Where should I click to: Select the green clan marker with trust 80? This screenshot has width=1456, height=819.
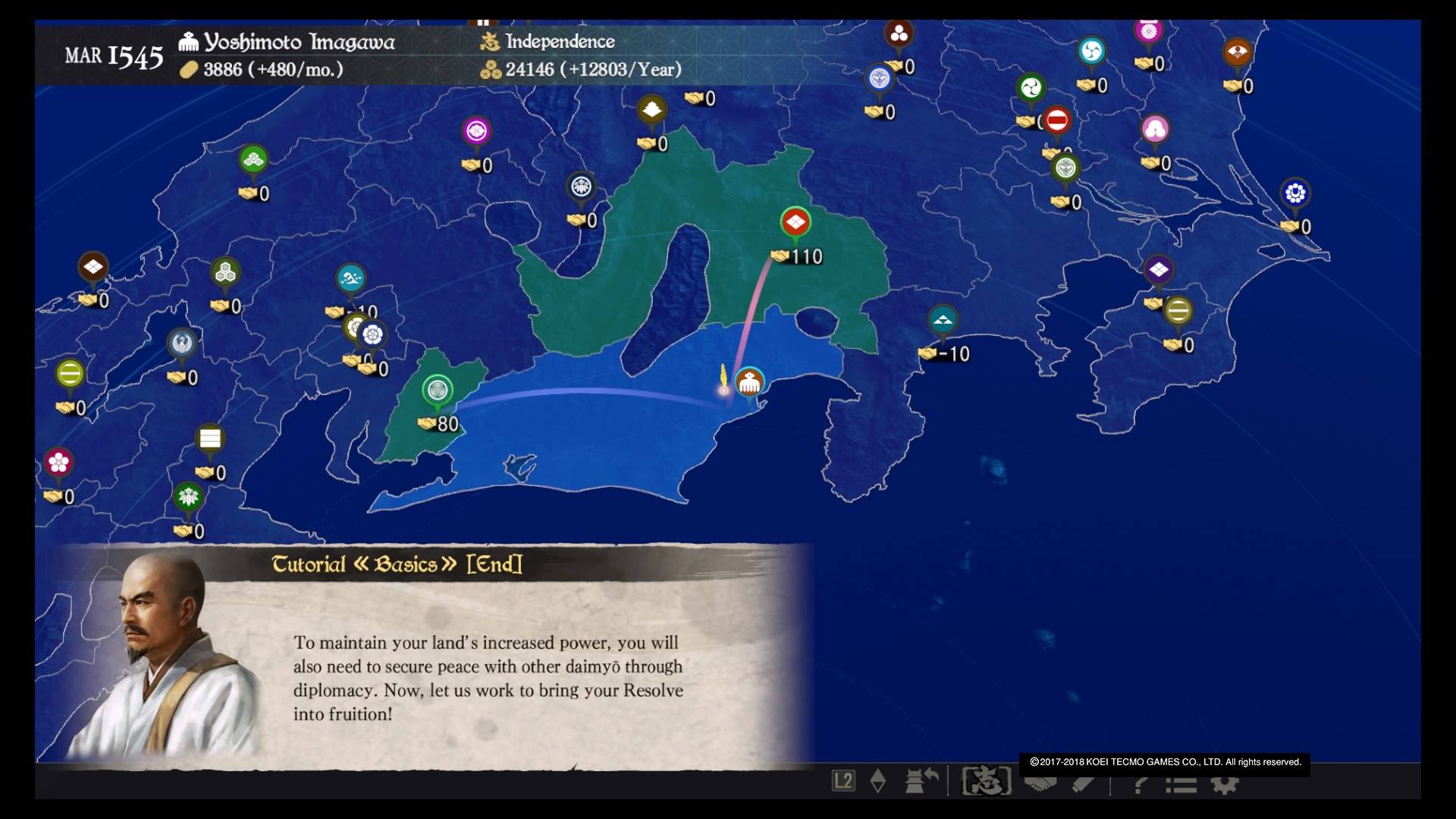coord(437,390)
